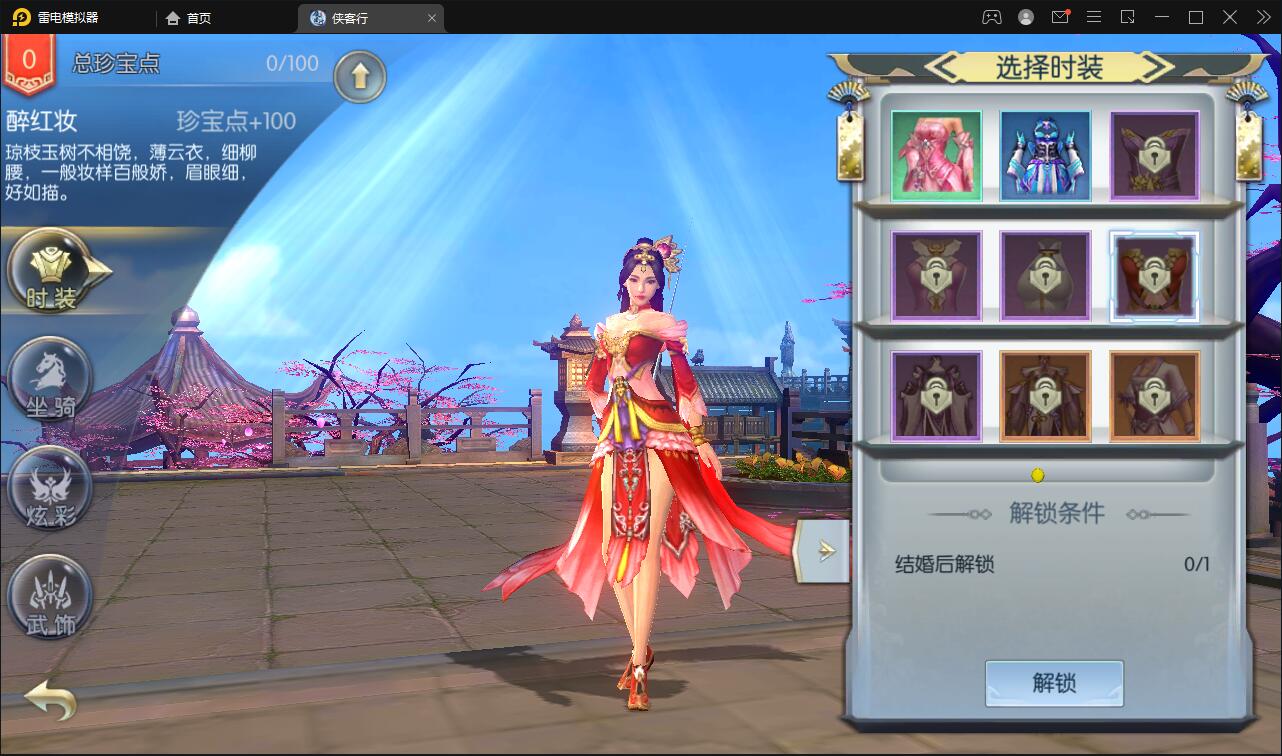Open the user account icon in the titlebar
The height and width of the screenshot is (756, 1282).
[1026, 16]
